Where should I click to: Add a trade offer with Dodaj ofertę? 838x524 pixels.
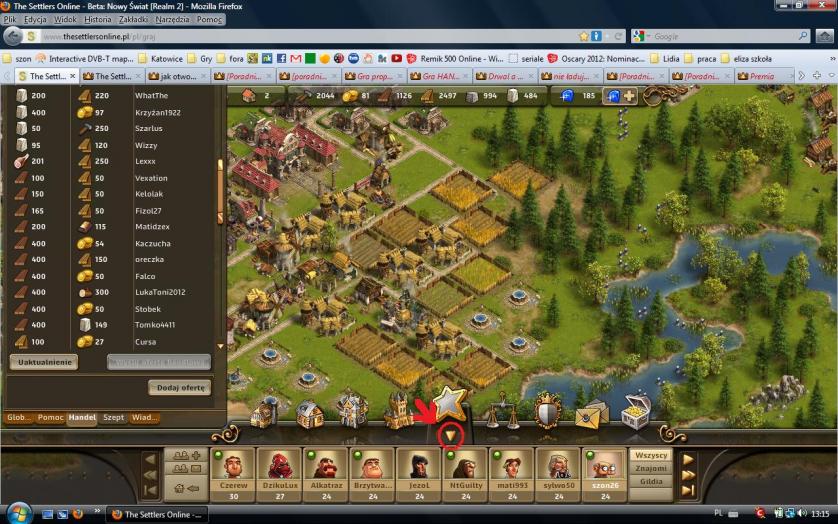pos(180,387)
